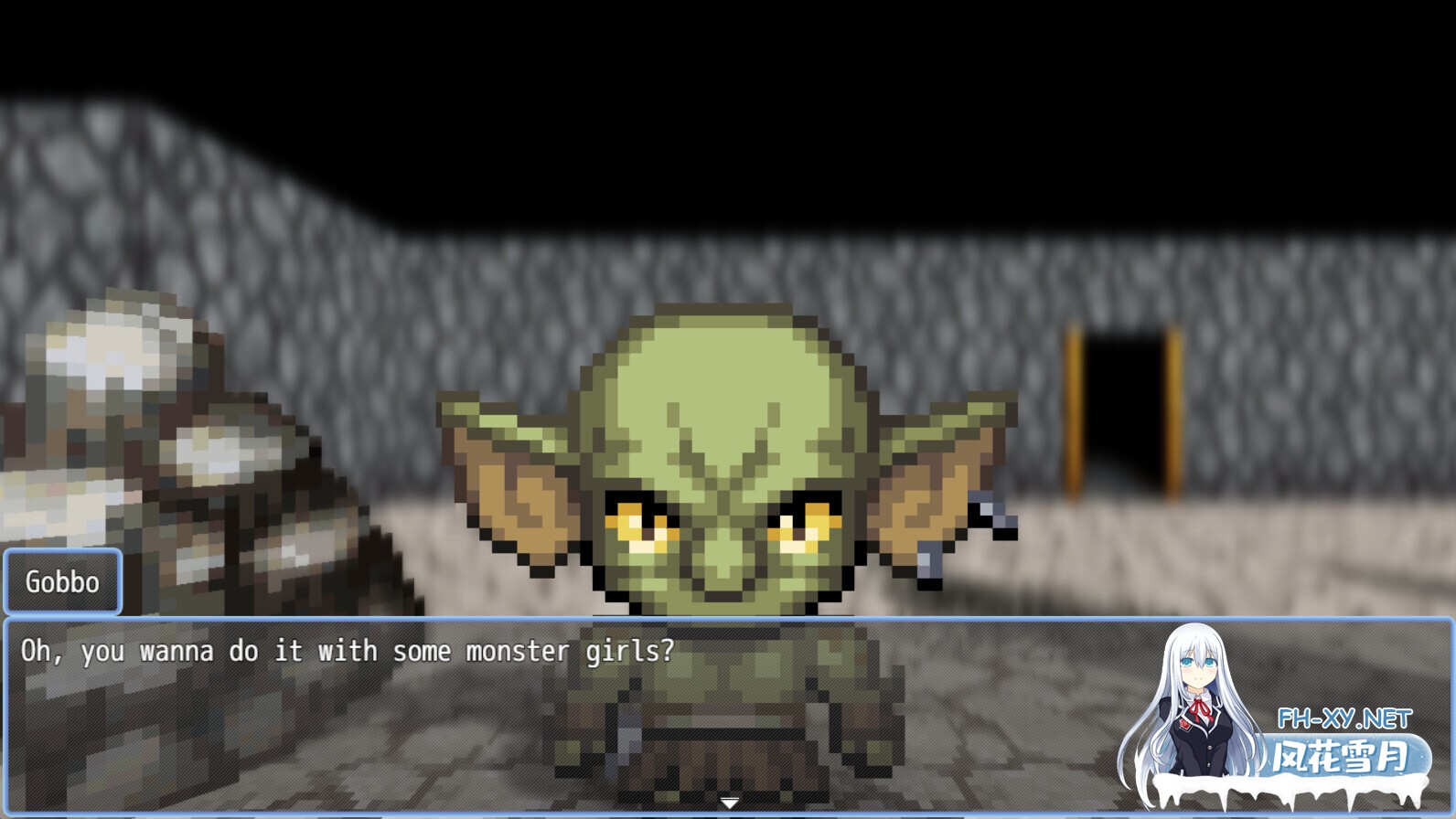Click the goblin face sprite
The height and width of the screenshot is (819, 1456).
click(723, 457)
